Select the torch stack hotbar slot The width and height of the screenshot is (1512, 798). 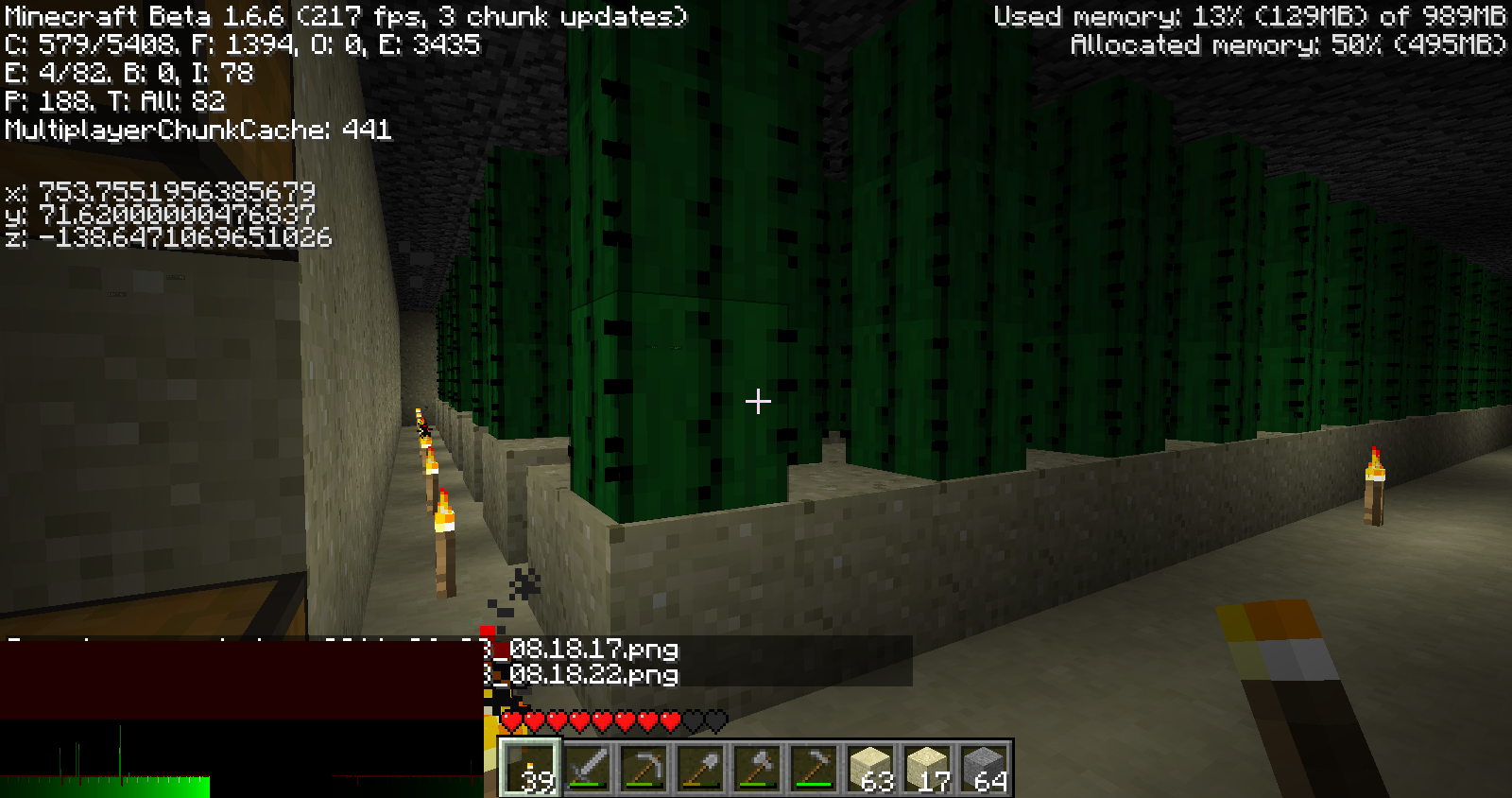pos(530,768)
